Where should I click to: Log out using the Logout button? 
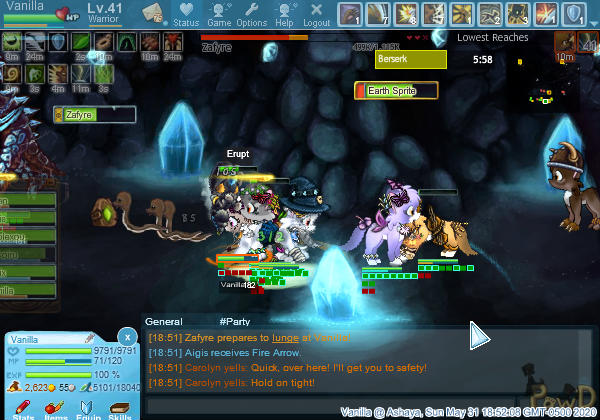(x=316, y=15)
